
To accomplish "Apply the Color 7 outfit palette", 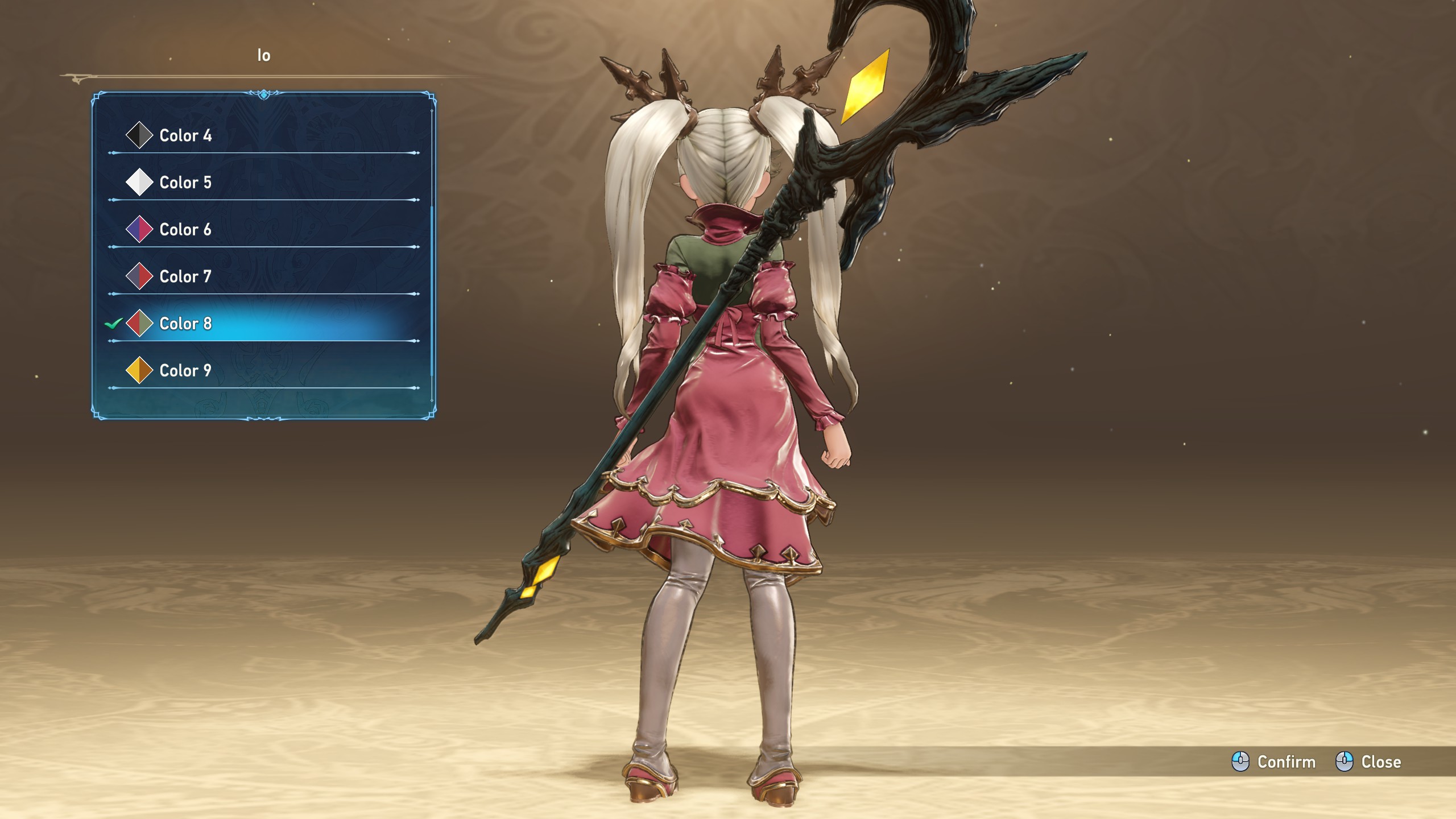I will coord(185,277).
